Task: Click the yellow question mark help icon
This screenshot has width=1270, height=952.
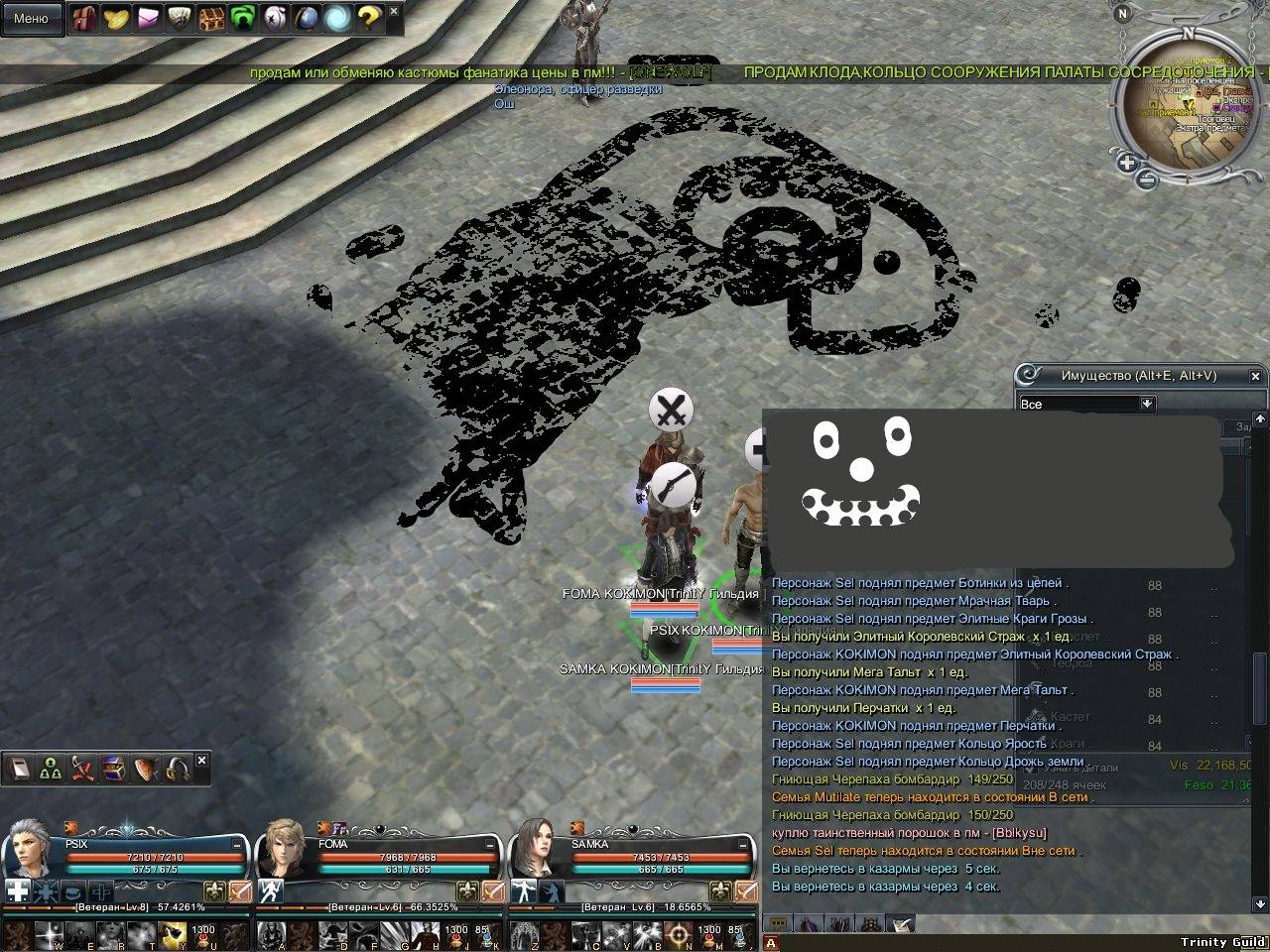Action: [x=368, y=18]
